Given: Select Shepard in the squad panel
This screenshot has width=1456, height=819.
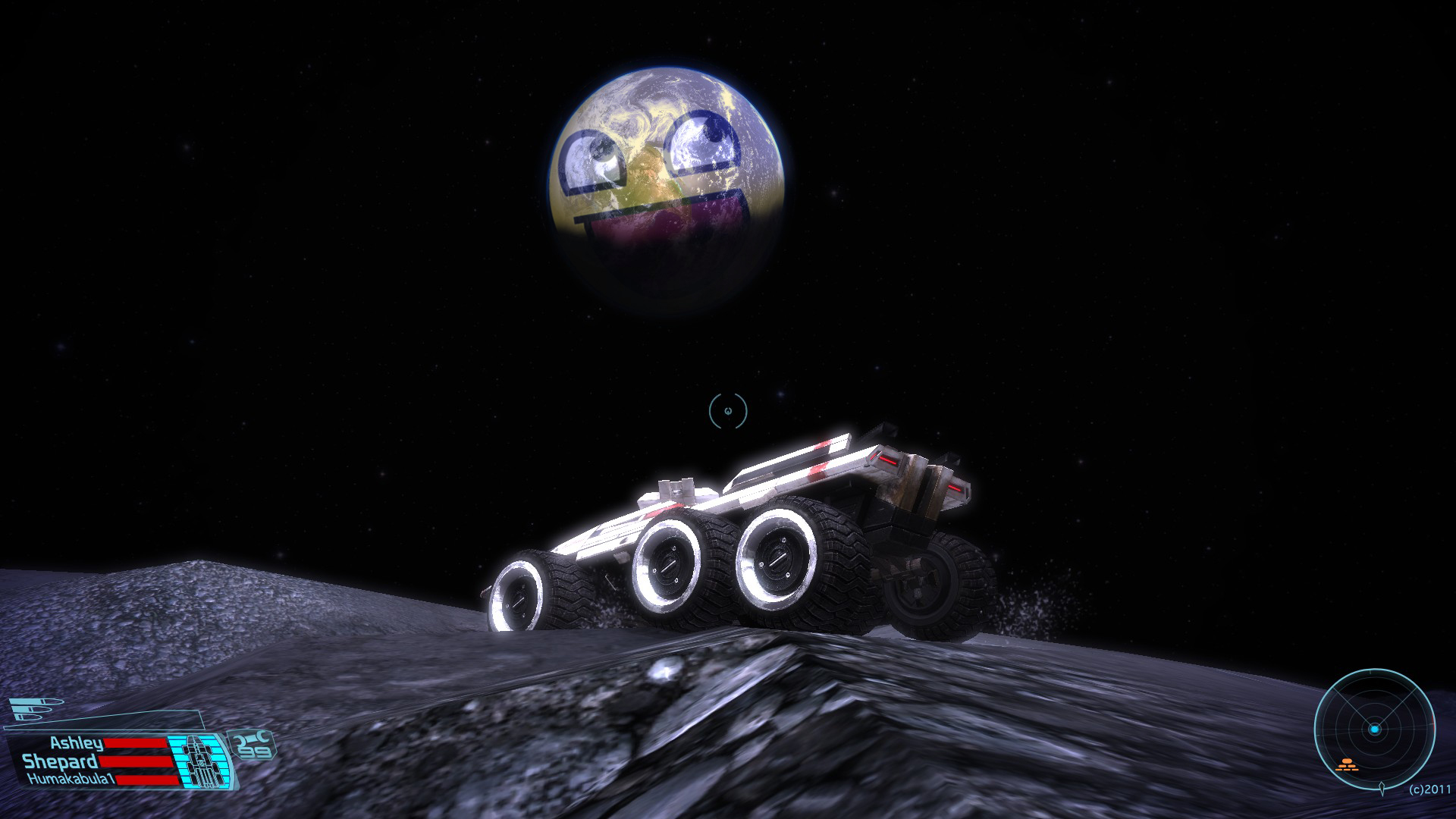Looking at the screenshot, I should coord(61,761).
